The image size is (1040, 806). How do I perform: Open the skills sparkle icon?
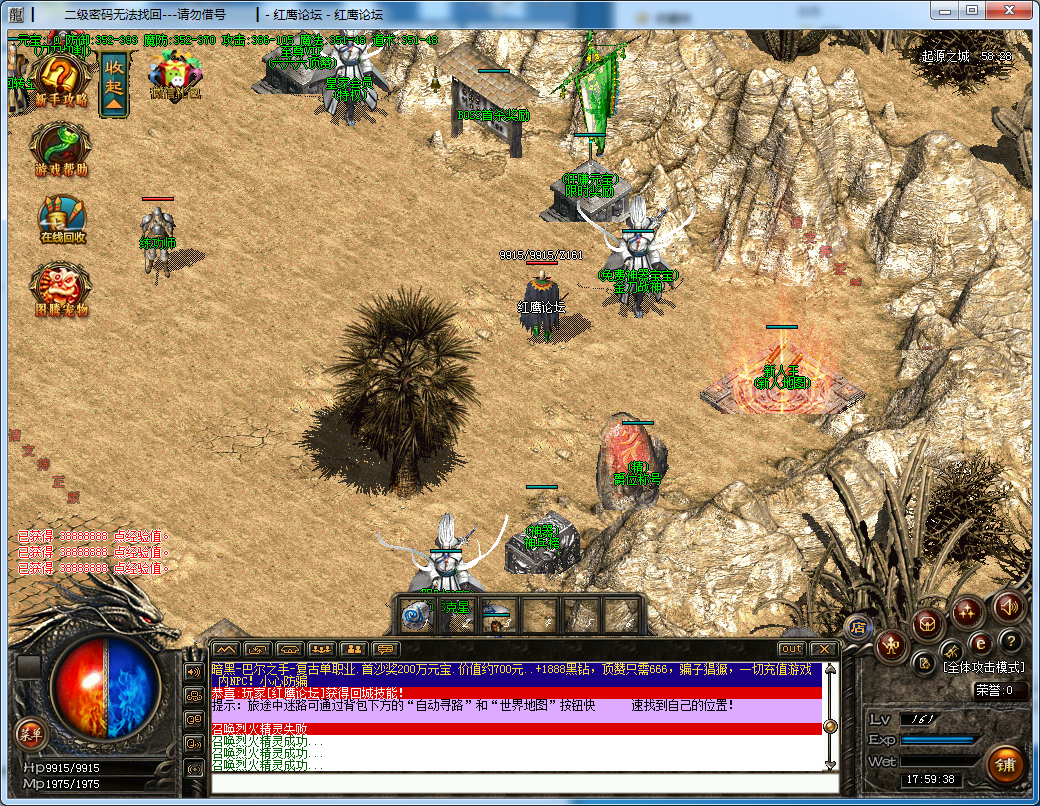coord(966,609)
